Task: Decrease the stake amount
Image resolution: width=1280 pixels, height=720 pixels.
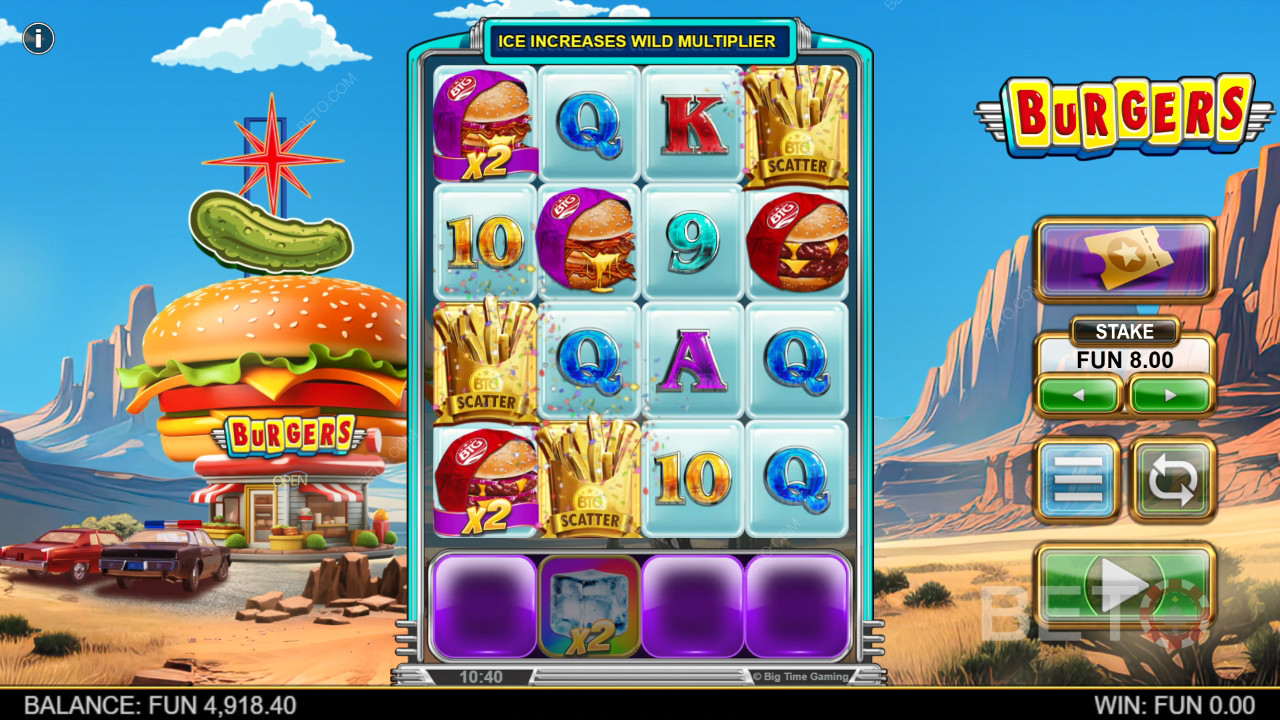Action: [1079, 395]
